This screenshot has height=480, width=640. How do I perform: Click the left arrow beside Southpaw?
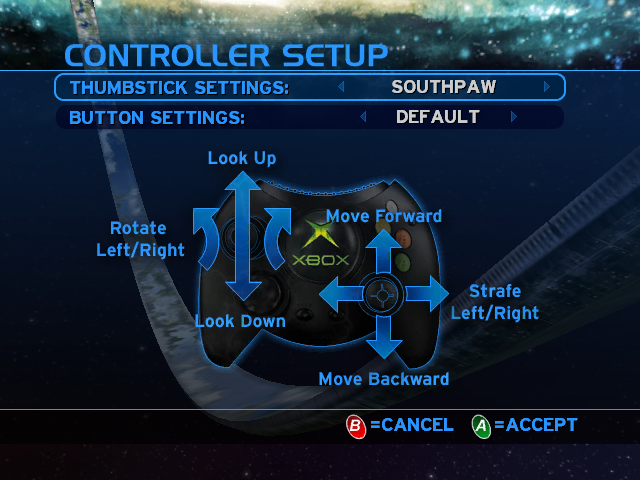(341, 87)
